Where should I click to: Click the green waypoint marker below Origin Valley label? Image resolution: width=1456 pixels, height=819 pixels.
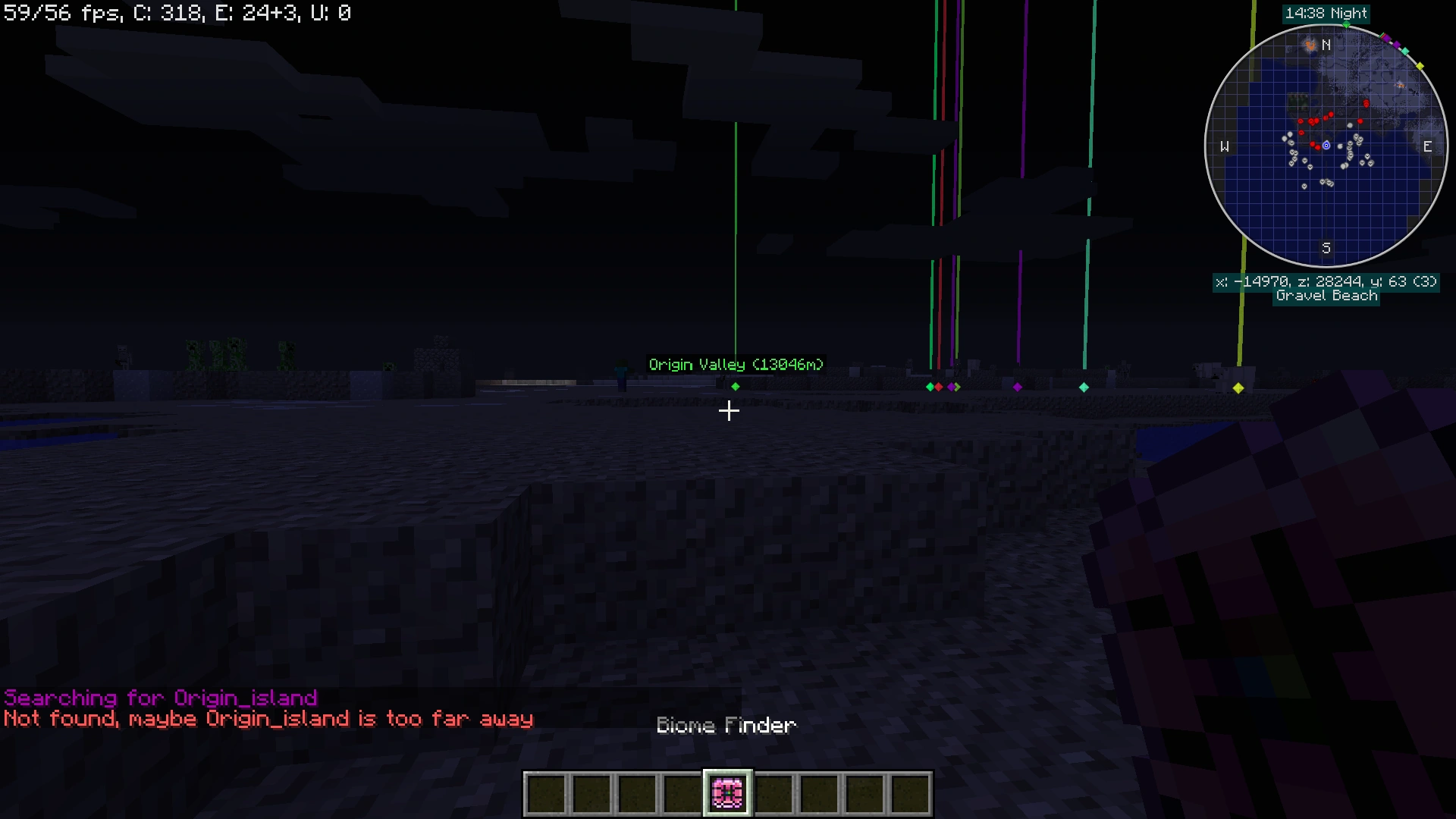click(x=735, y=387)
